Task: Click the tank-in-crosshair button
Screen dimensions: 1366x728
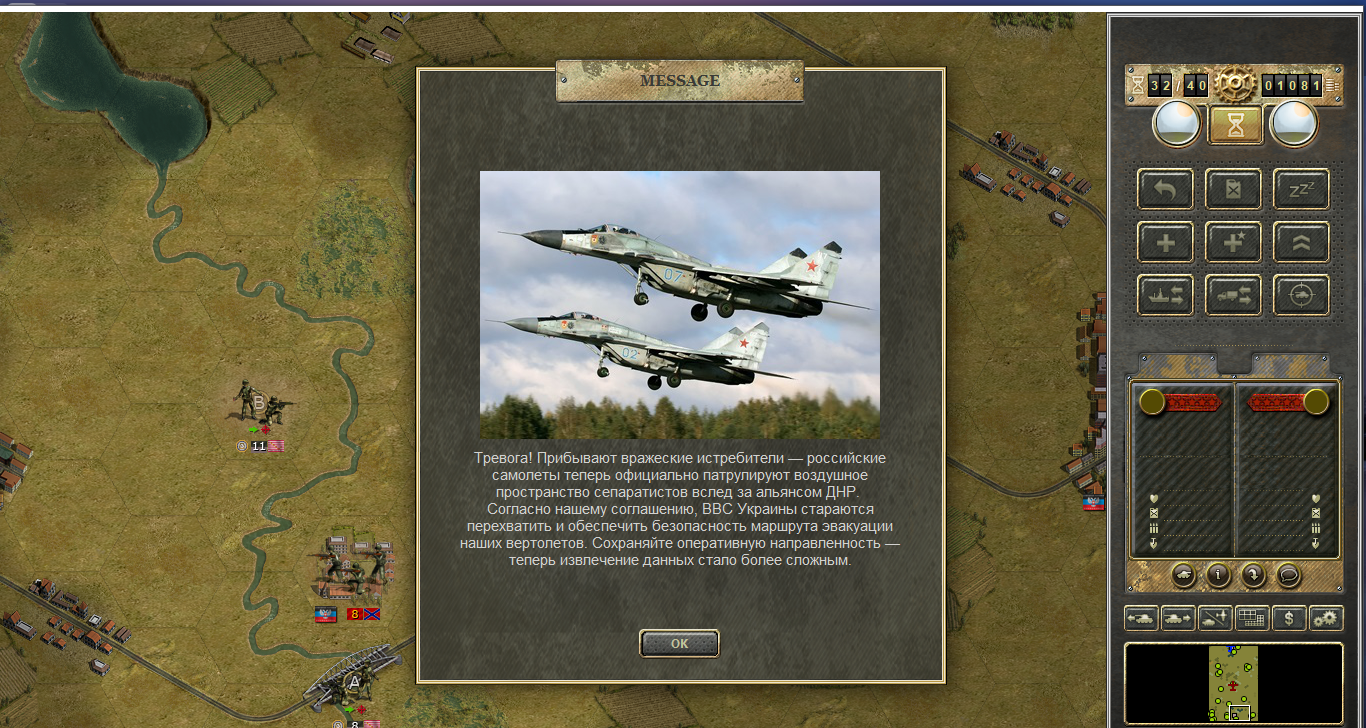Action: tap(1301, 295)
